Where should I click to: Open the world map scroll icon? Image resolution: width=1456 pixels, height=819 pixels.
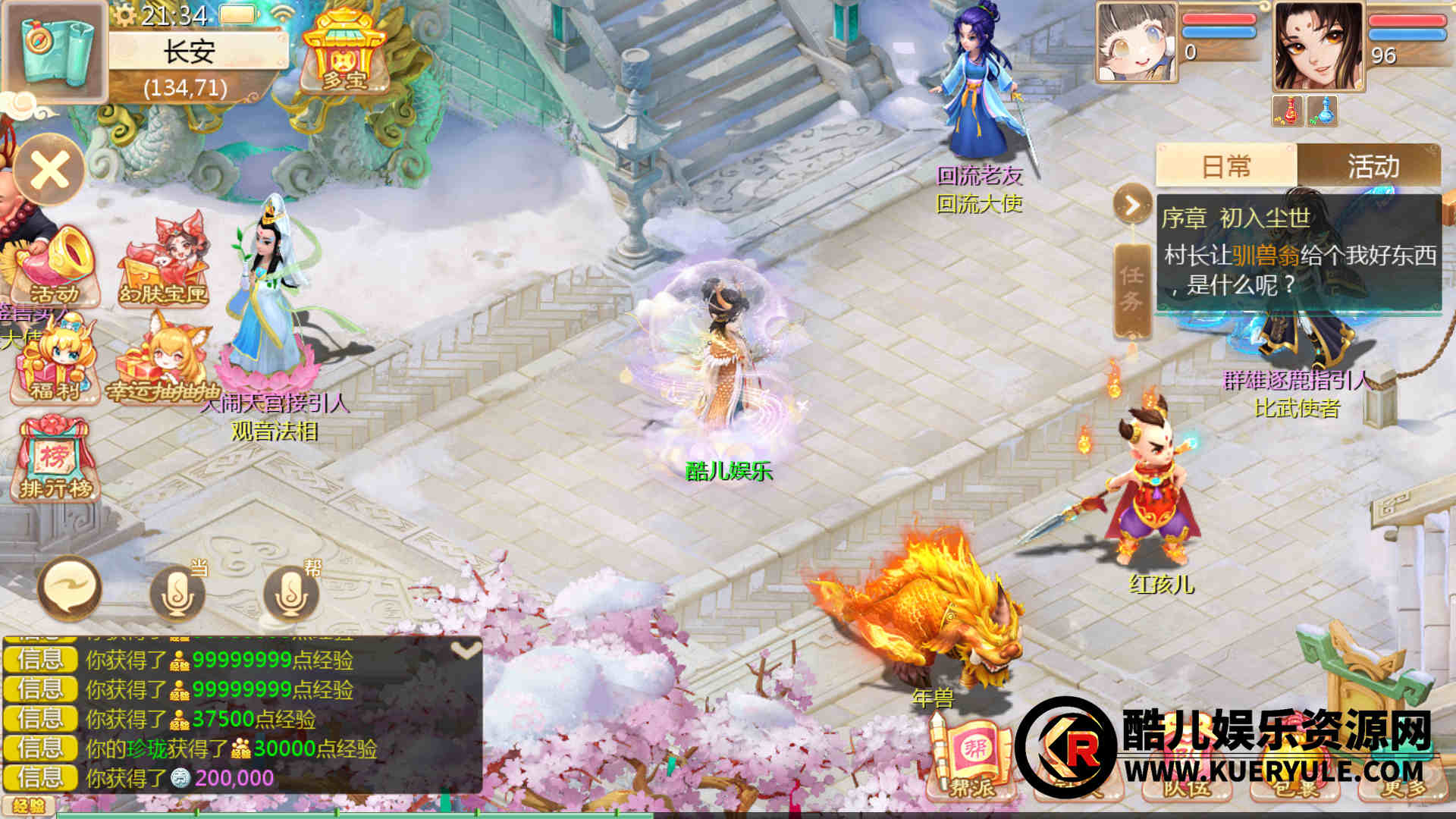tap(55, 50)
